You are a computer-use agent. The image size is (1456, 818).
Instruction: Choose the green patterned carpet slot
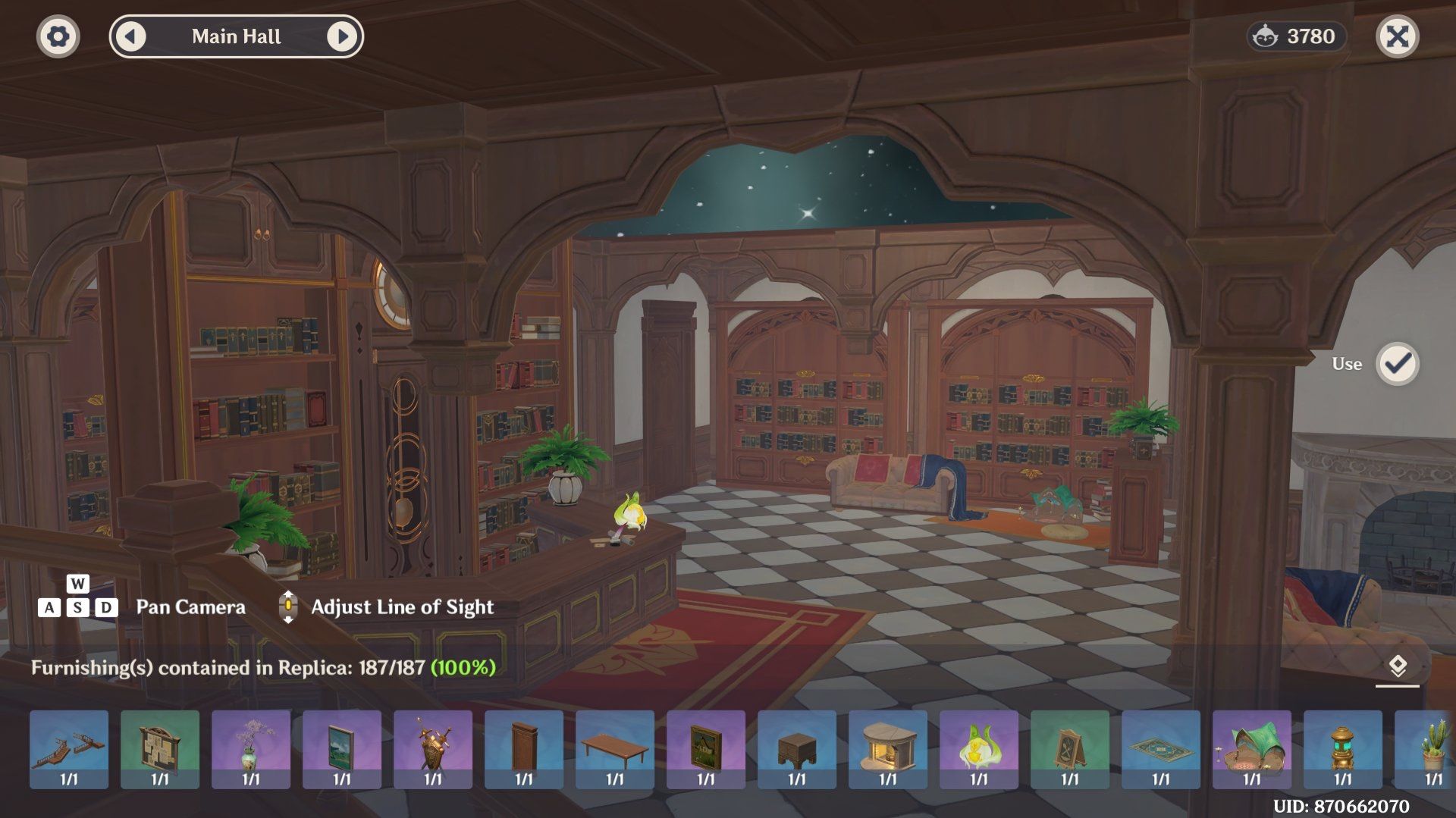pos(1161,749)
